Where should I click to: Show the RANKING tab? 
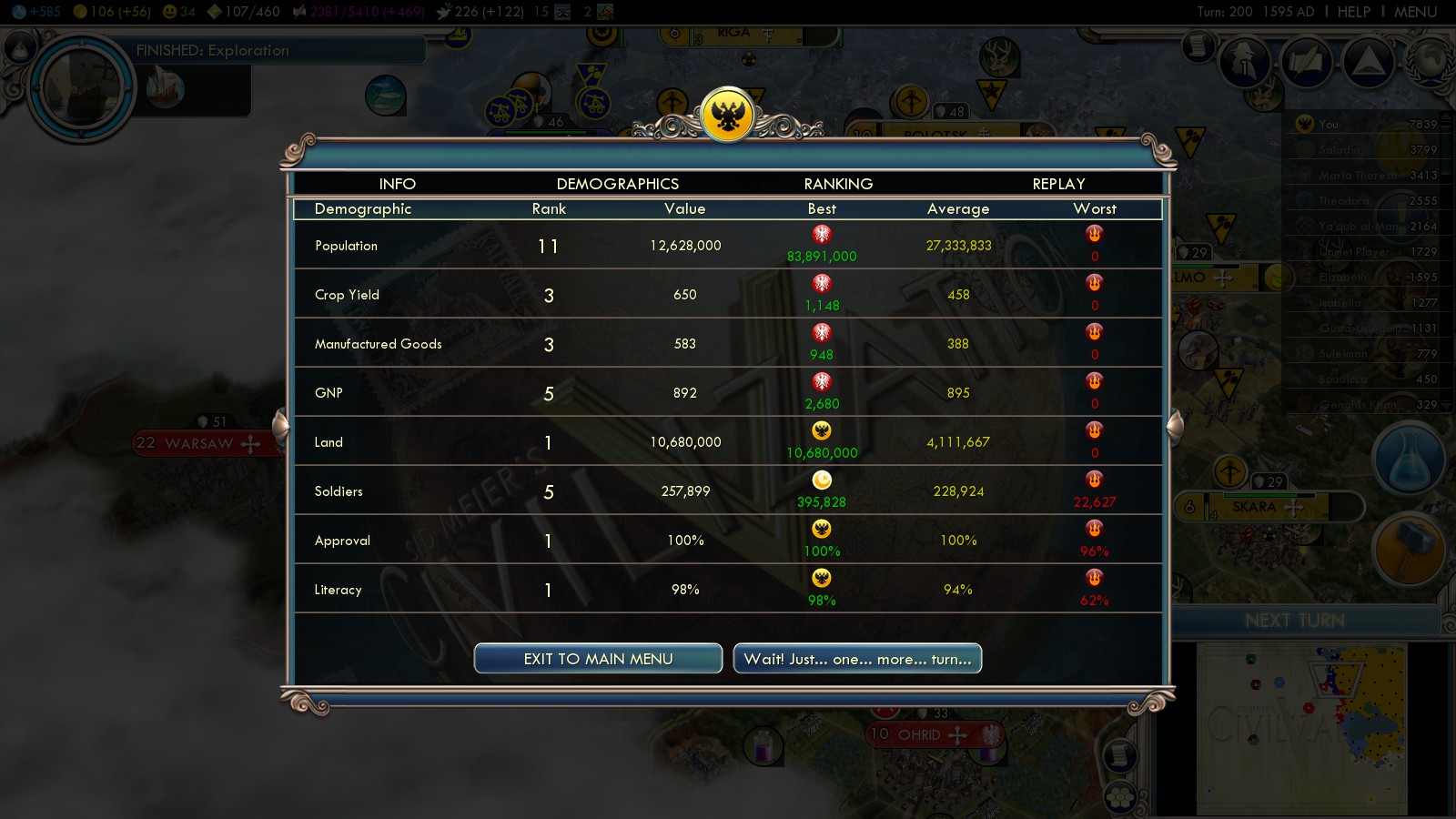pos(838,184)
